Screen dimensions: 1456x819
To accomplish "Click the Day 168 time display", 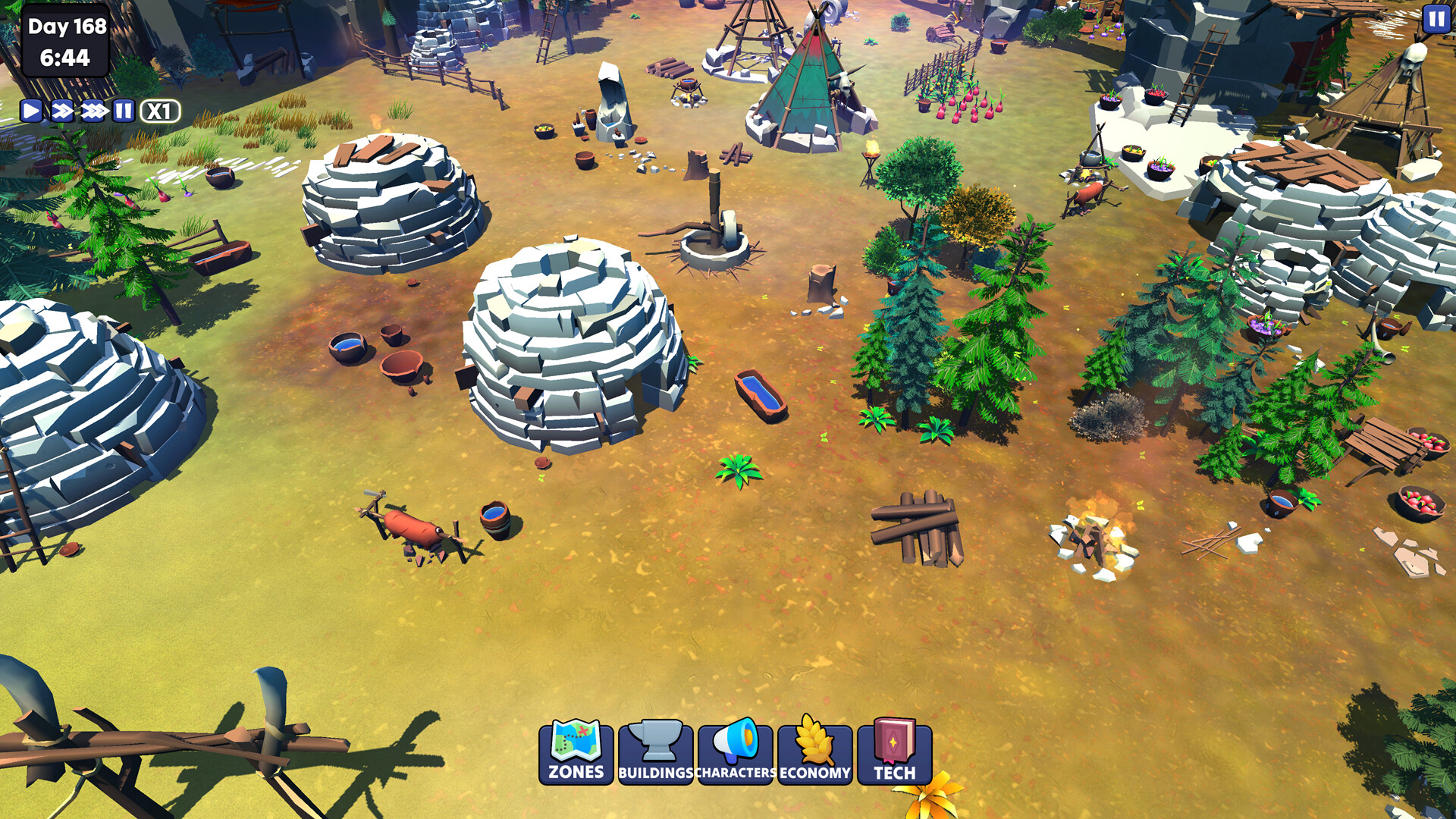I will (x=64, y=42).
